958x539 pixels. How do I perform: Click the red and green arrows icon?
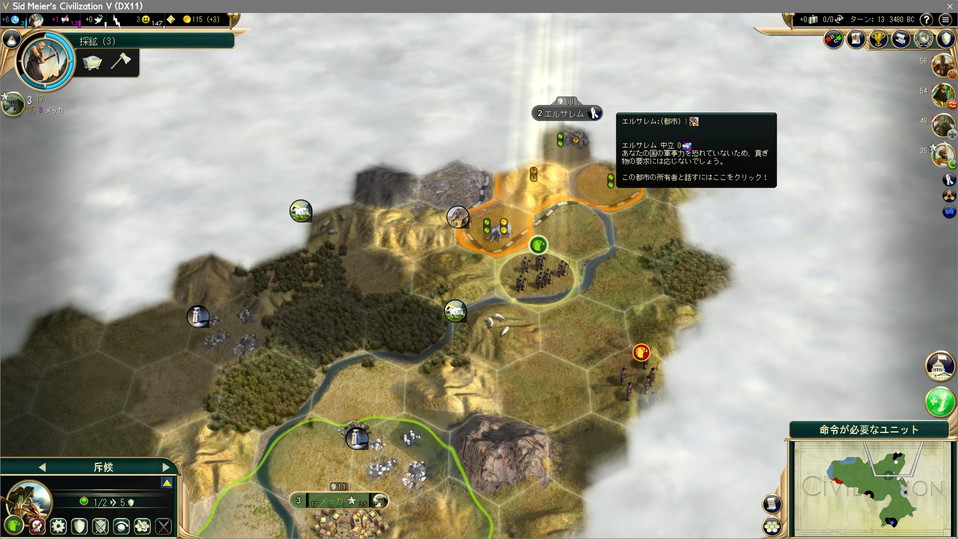pos(834,39)
